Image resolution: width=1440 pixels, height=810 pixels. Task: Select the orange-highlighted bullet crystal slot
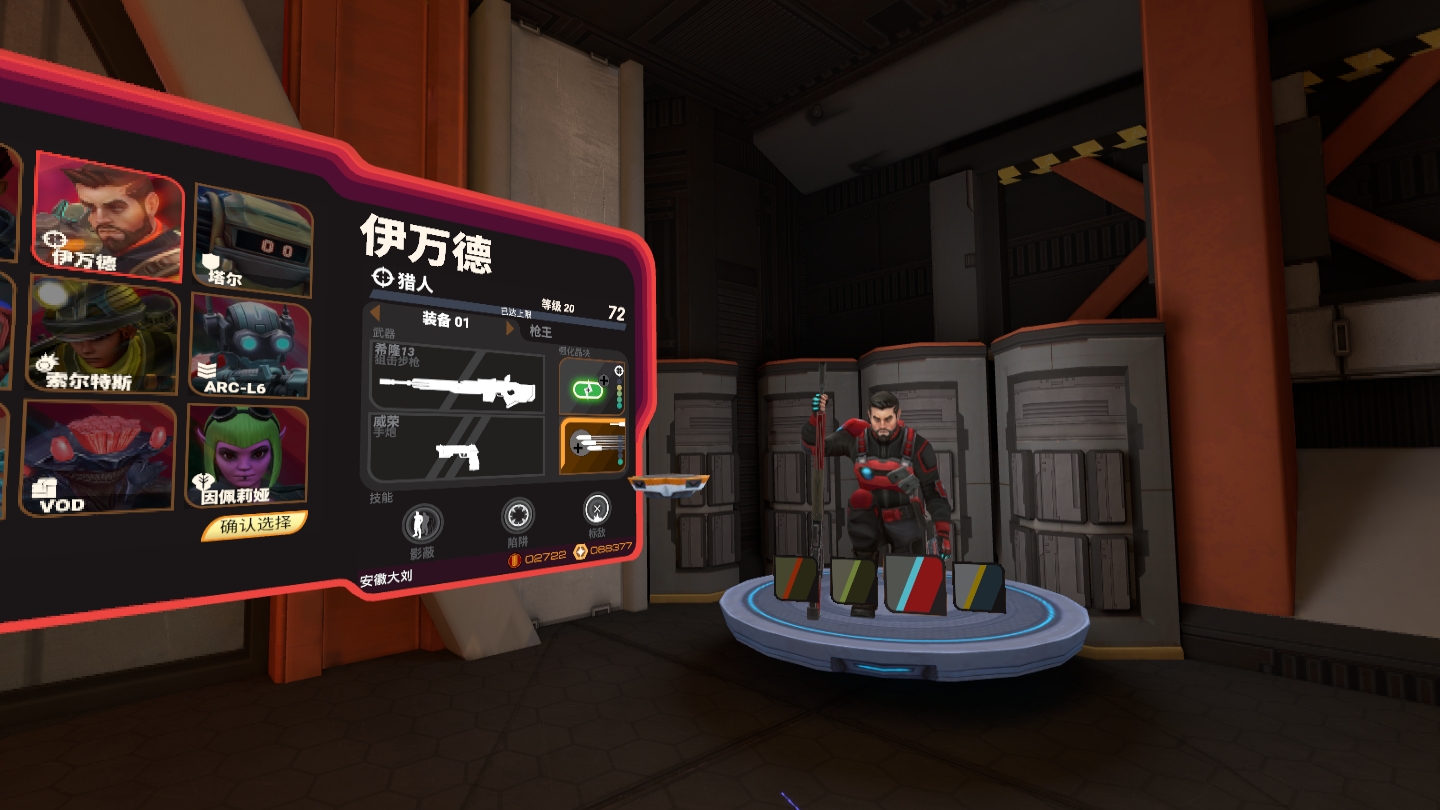point(592,447)
